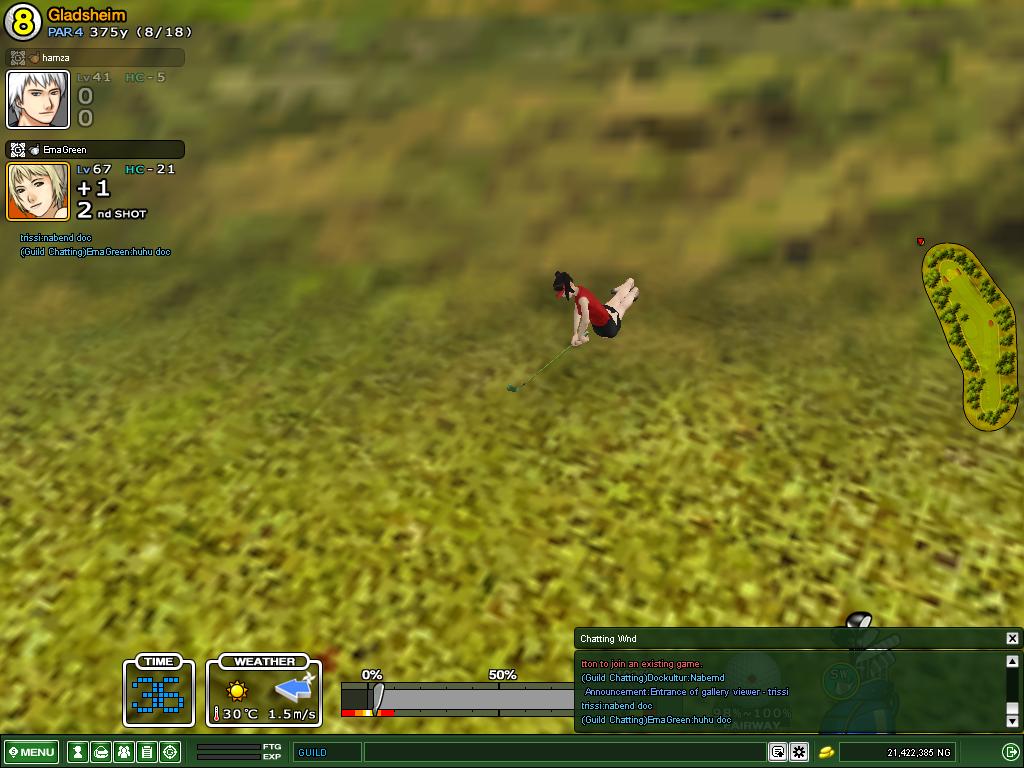Open the clipboard list icon
The height and width of the screenshot is (768, 1024).
(147, 752)
